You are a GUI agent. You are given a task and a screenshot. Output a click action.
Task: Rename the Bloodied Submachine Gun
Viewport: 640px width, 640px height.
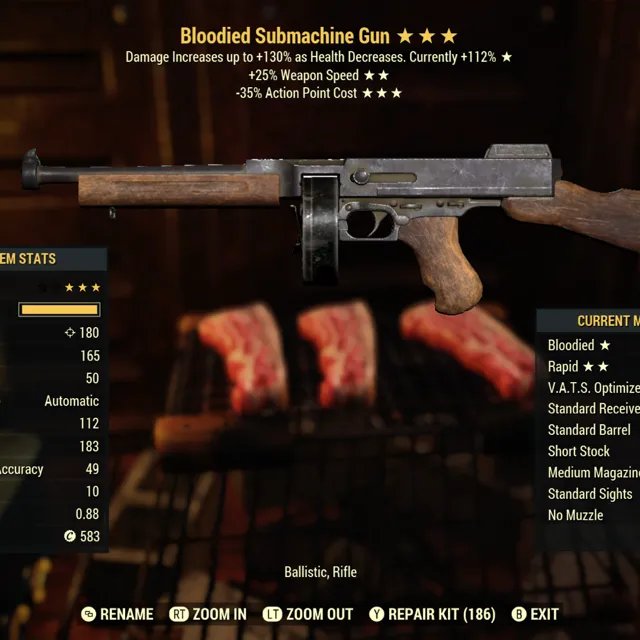(x=118, y=614)
